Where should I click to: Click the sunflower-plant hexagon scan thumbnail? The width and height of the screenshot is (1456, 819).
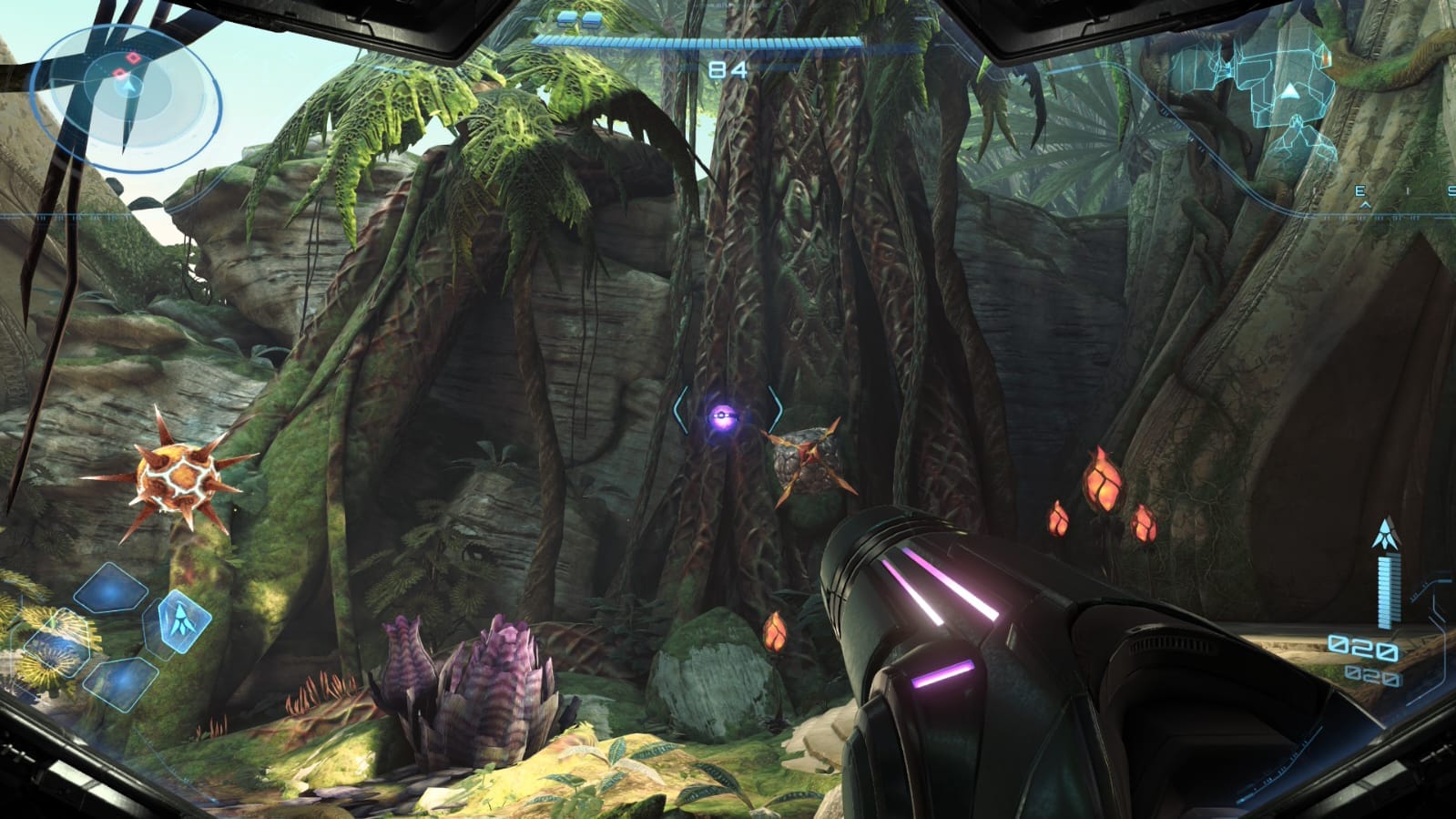pyautogui.click(x=56, y=644)
